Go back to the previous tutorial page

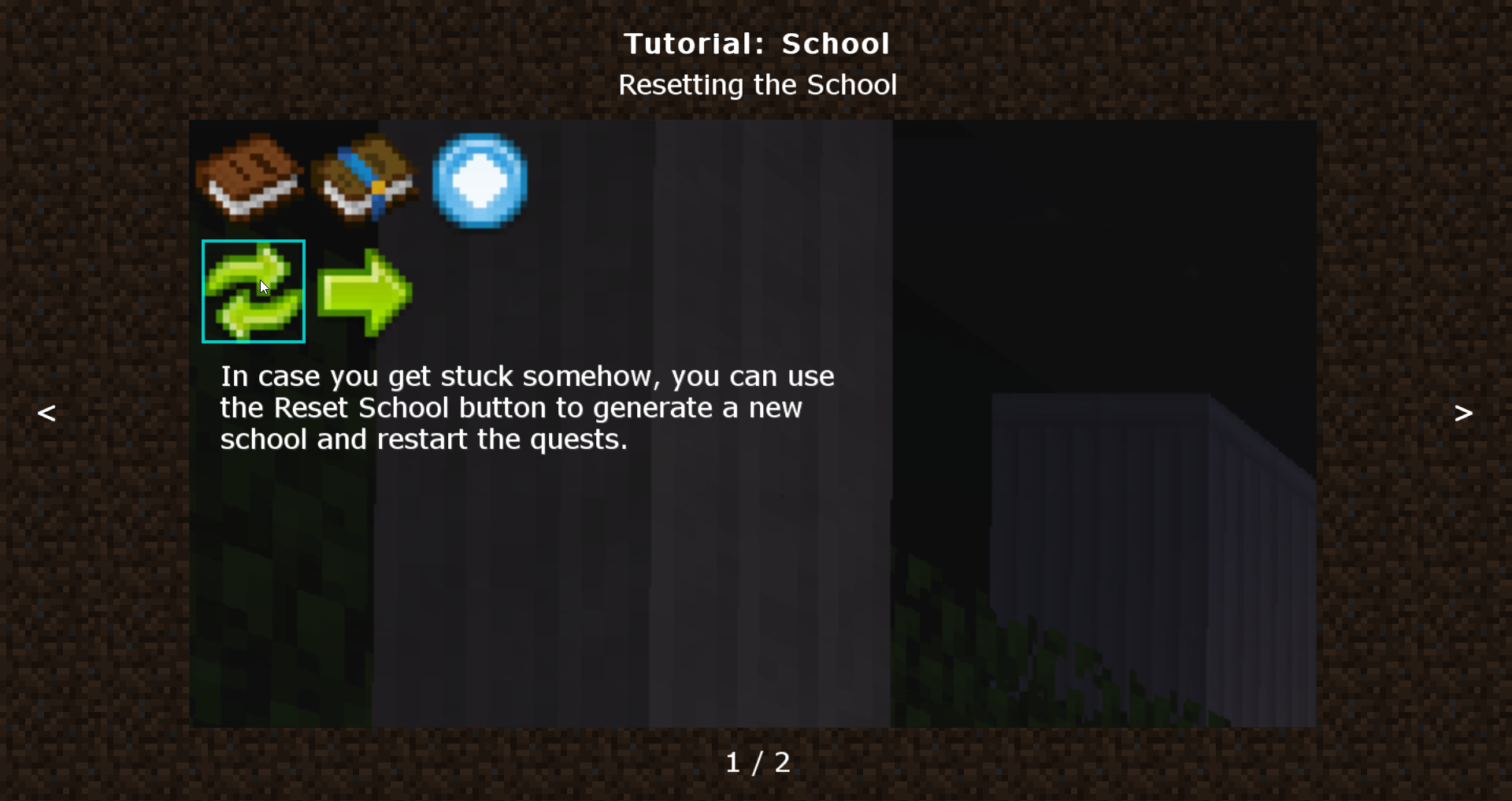point(46,413)
